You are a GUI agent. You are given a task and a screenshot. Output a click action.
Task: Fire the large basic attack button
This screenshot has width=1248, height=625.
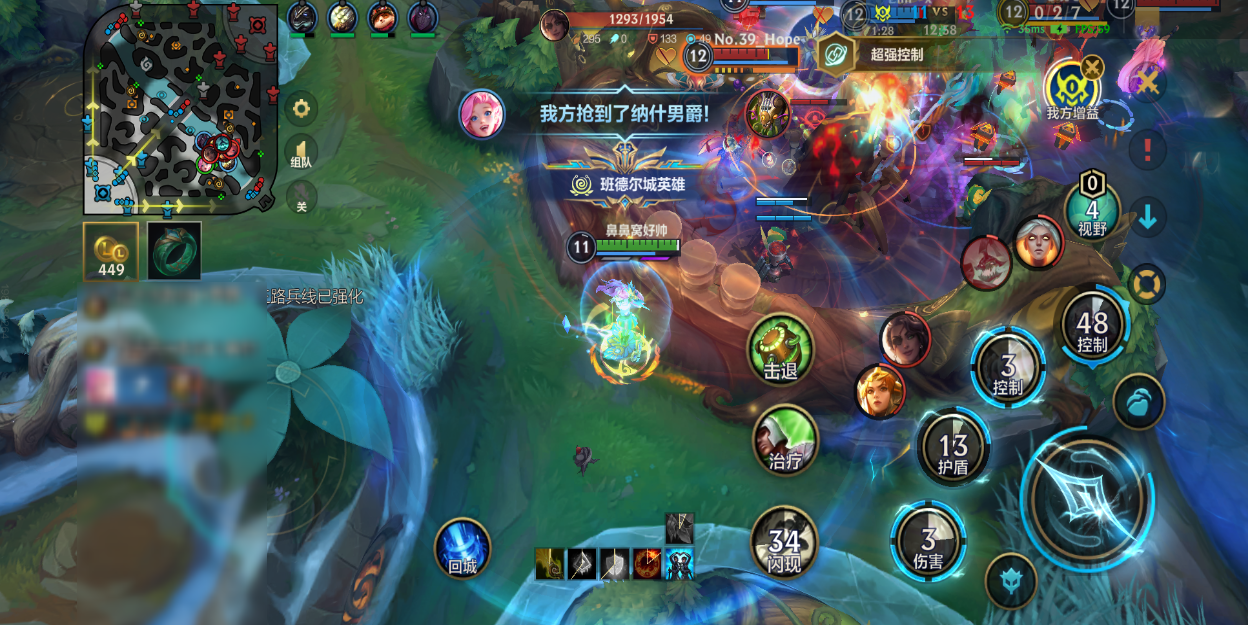click(x=1085, y=498)
